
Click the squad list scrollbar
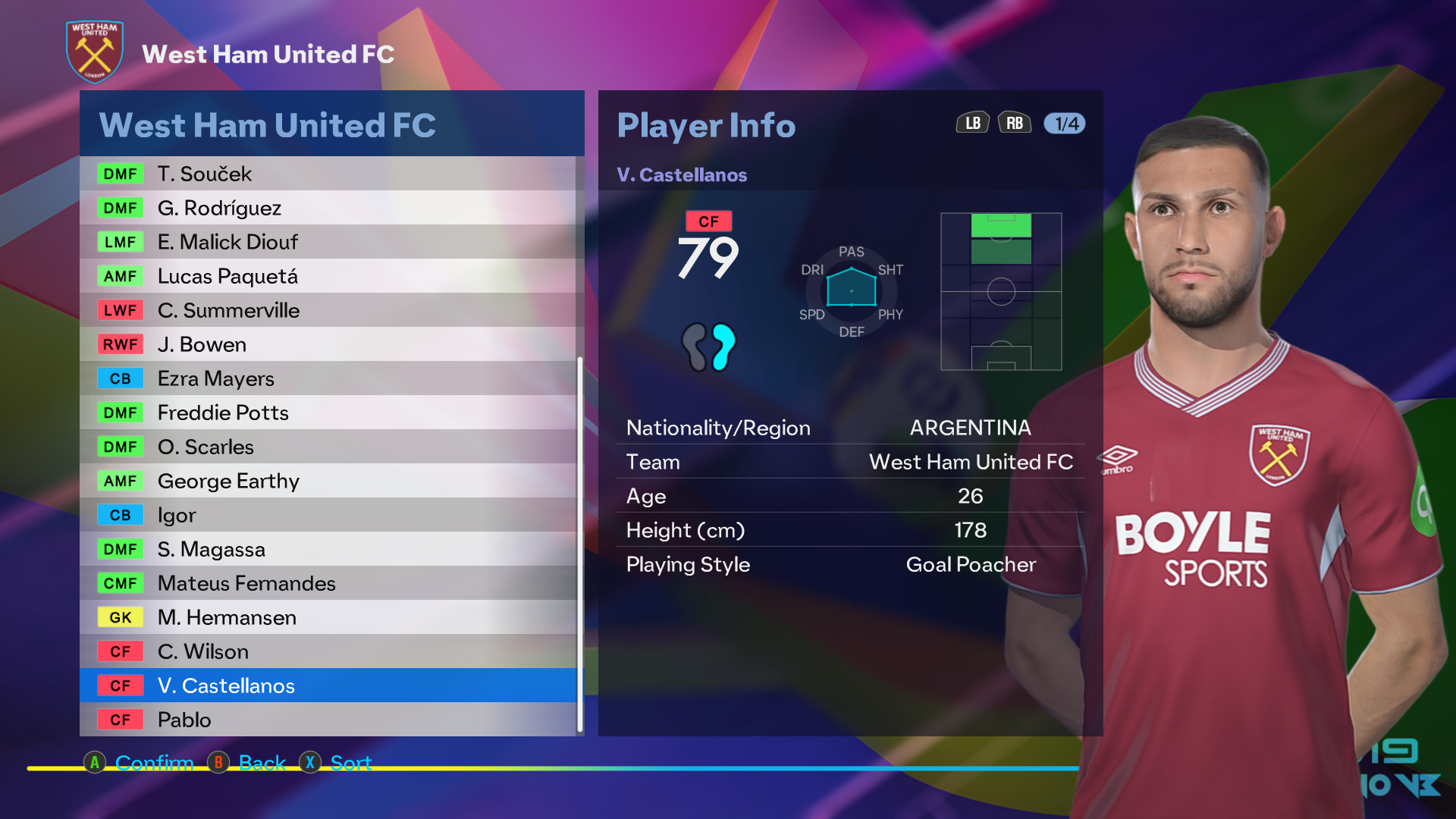(x=580, y=543)
